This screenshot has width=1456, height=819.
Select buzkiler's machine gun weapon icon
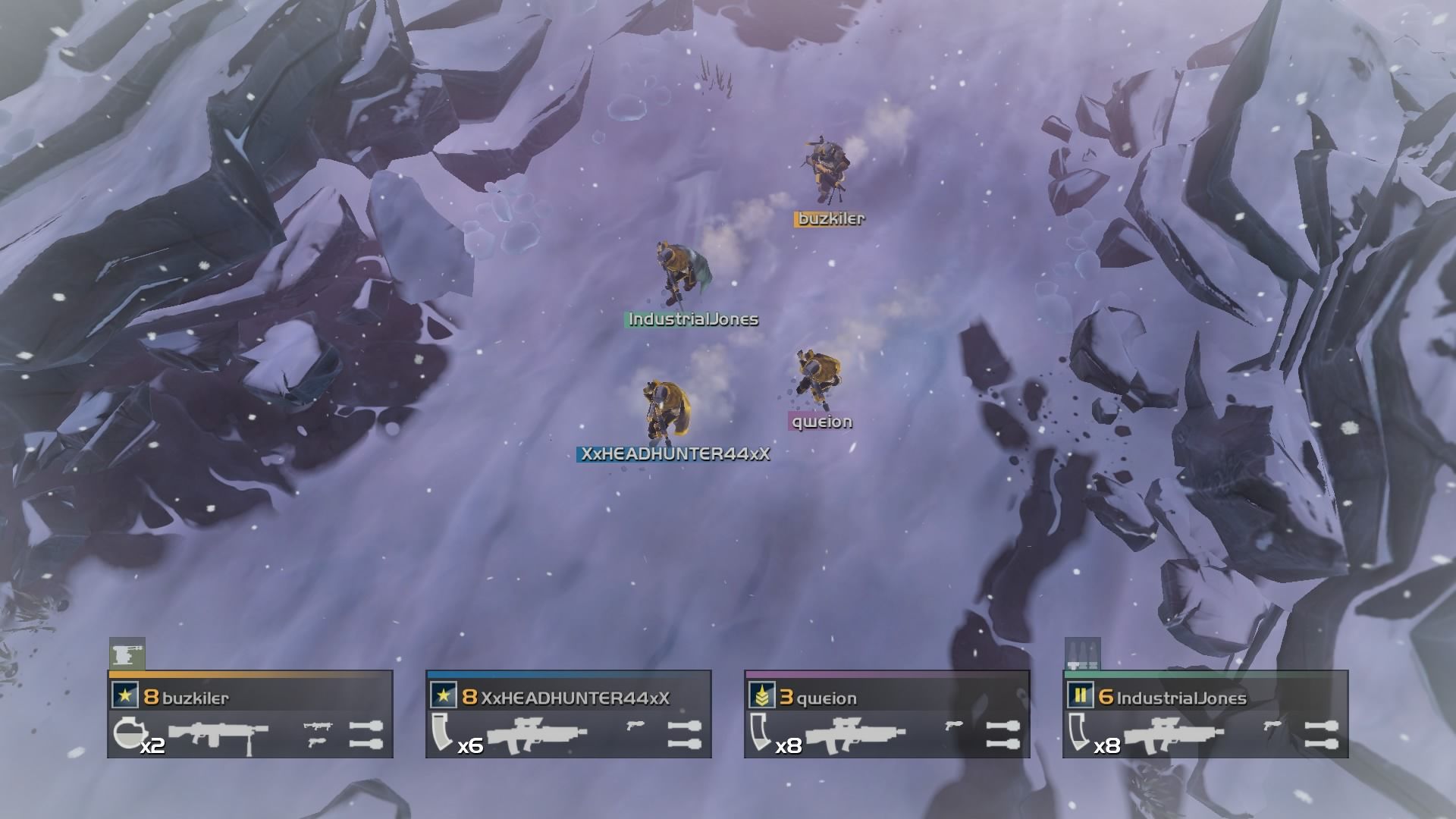218,734
